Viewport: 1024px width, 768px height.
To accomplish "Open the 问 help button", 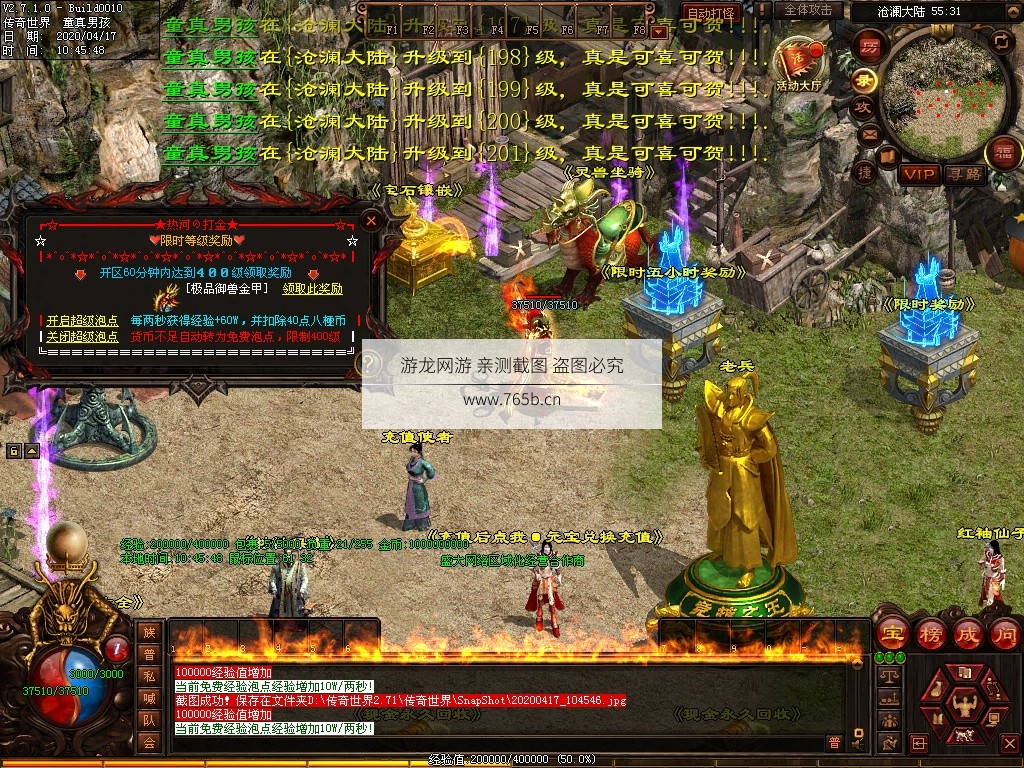I will click(1005, 633).
